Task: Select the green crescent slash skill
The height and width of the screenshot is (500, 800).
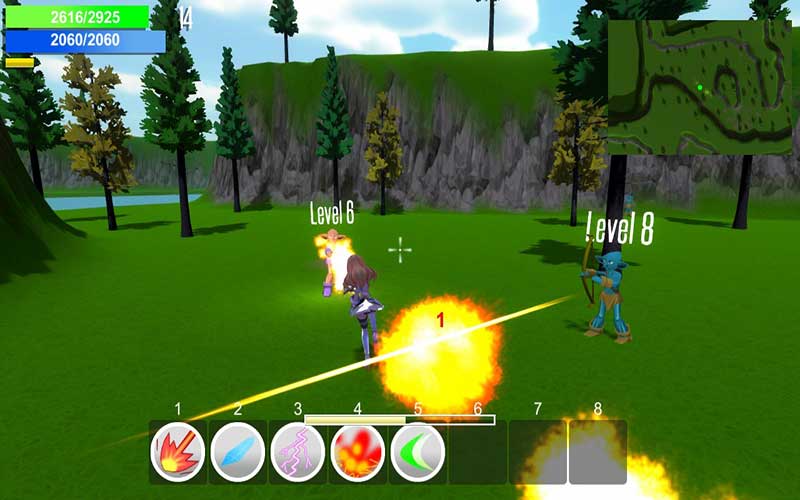Action: [417, 452]
